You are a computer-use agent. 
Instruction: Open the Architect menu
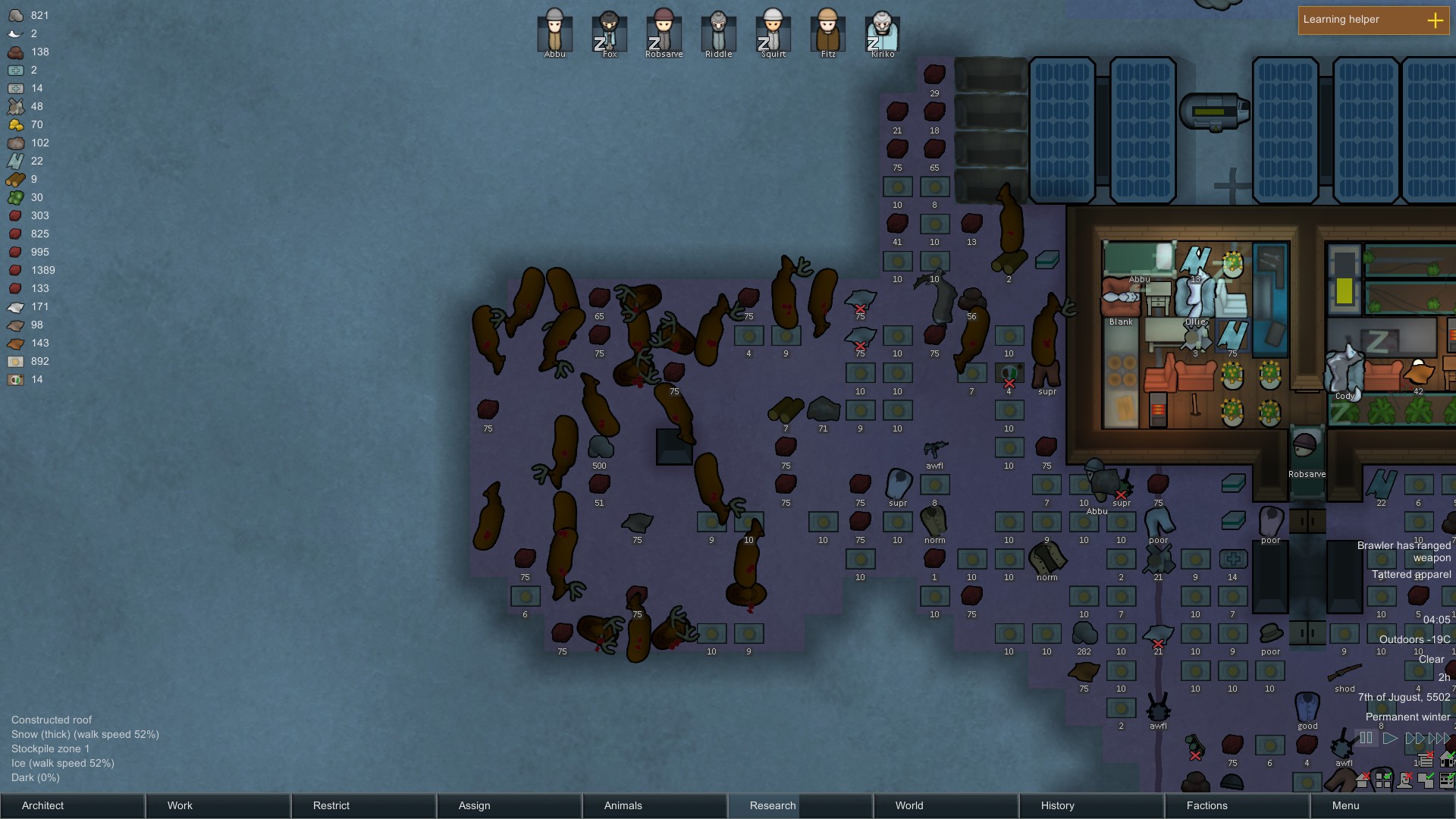(72, 805)
